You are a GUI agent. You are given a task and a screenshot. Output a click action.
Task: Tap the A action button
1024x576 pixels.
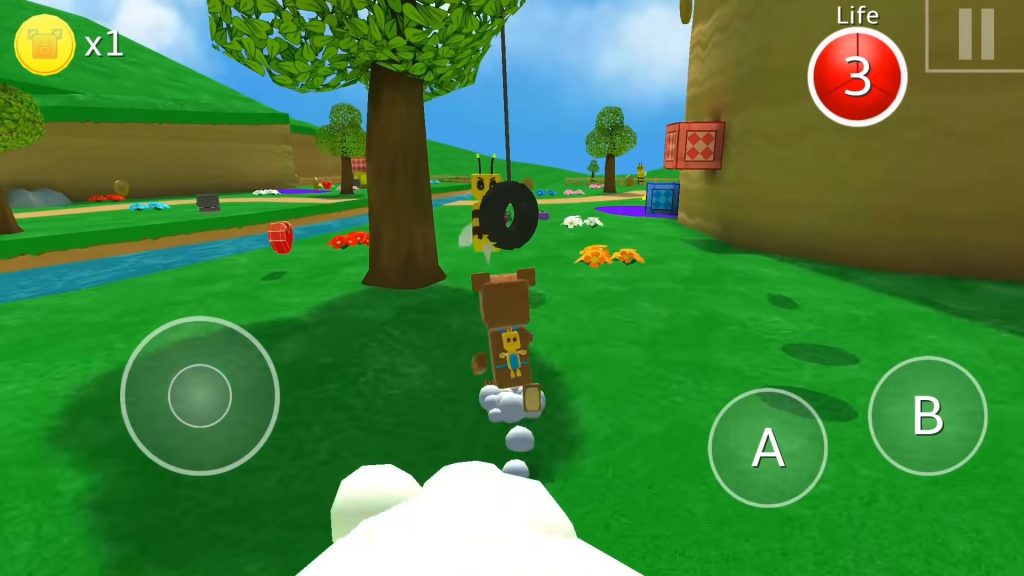[767, 448]
